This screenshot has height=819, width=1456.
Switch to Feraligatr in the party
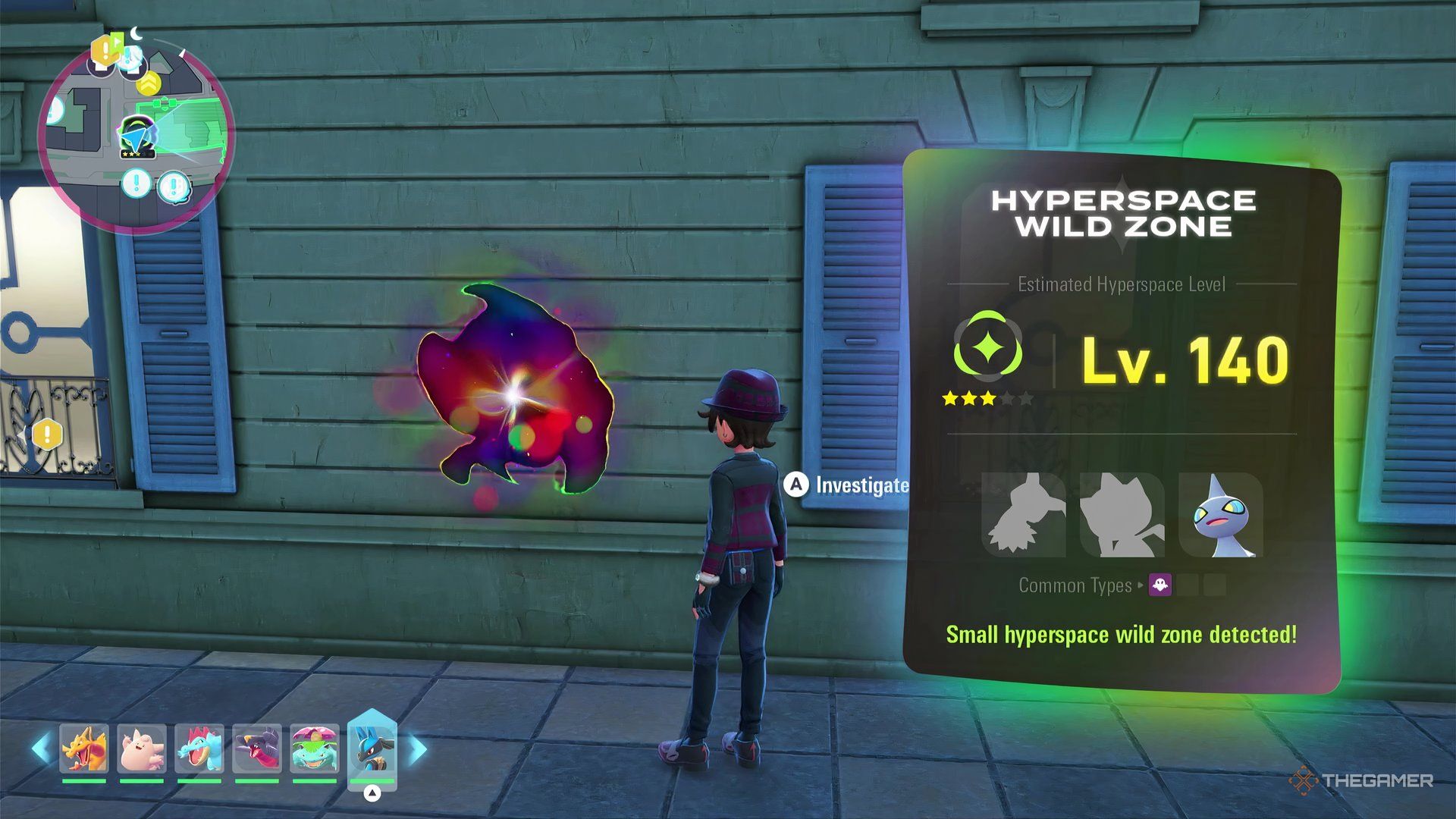[x=199, y=748]
